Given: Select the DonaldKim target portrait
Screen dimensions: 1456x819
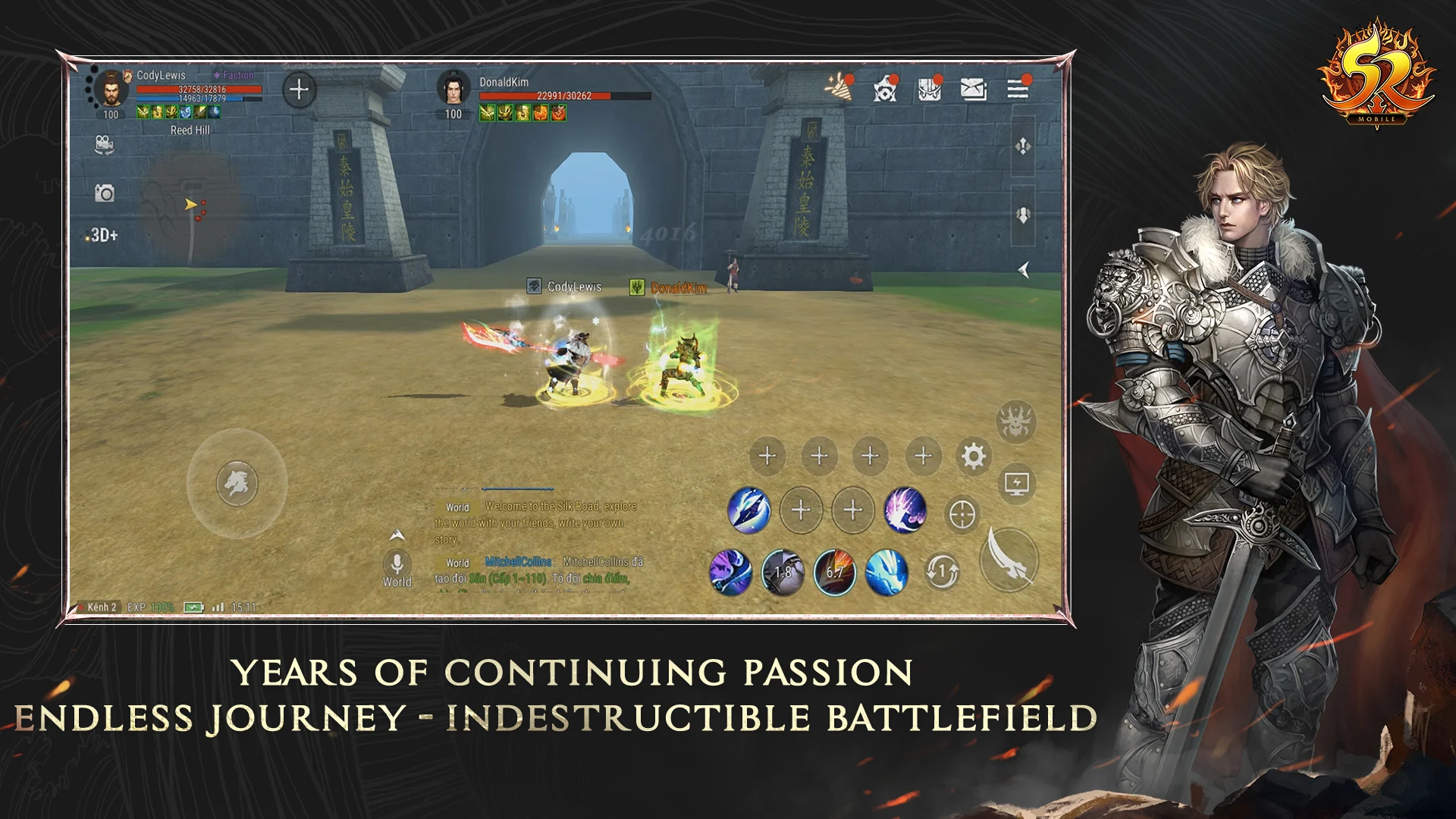Looking at the screenshot, I should 453,89.
